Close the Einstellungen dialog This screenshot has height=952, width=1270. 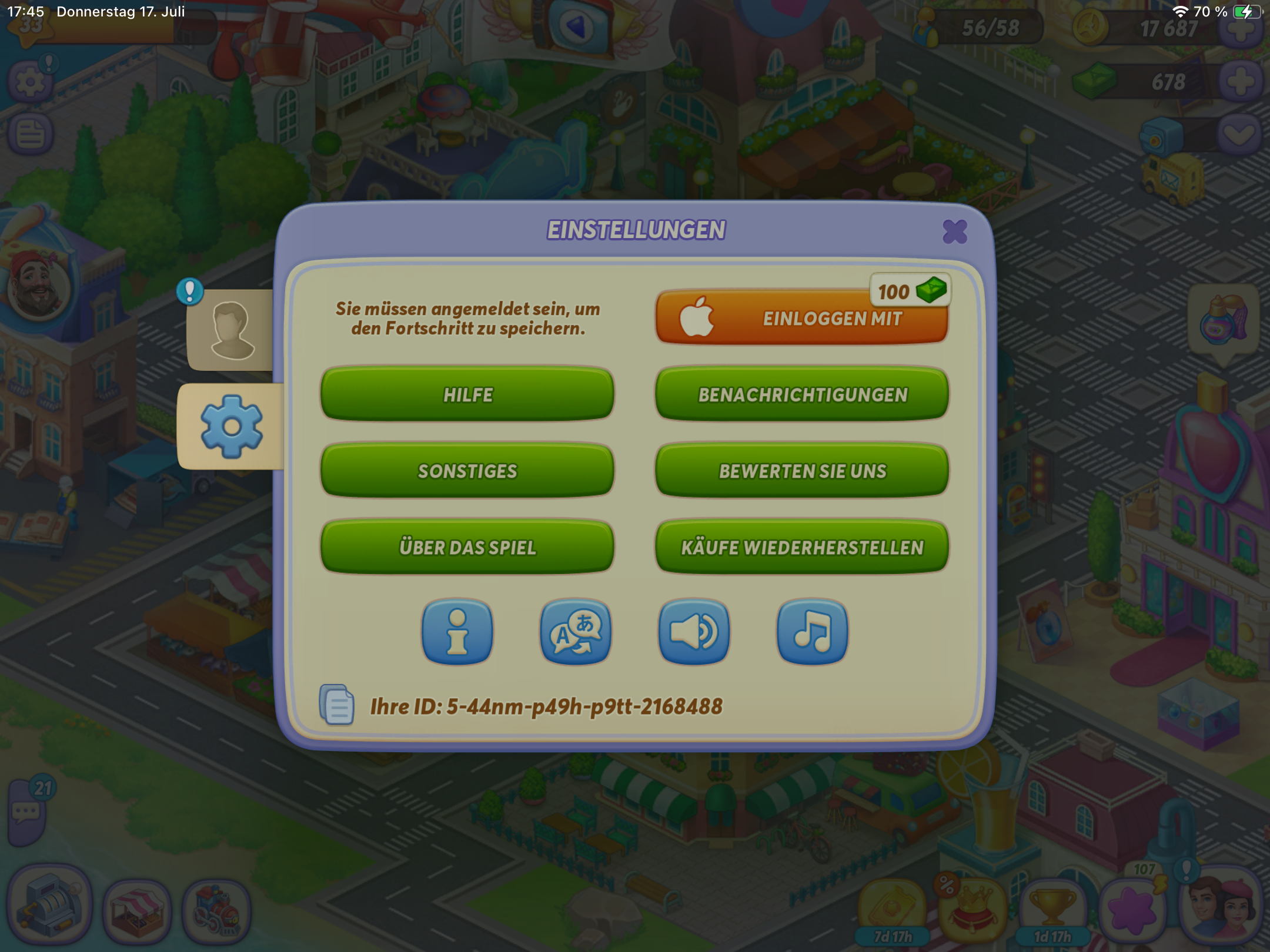point(954,232)
